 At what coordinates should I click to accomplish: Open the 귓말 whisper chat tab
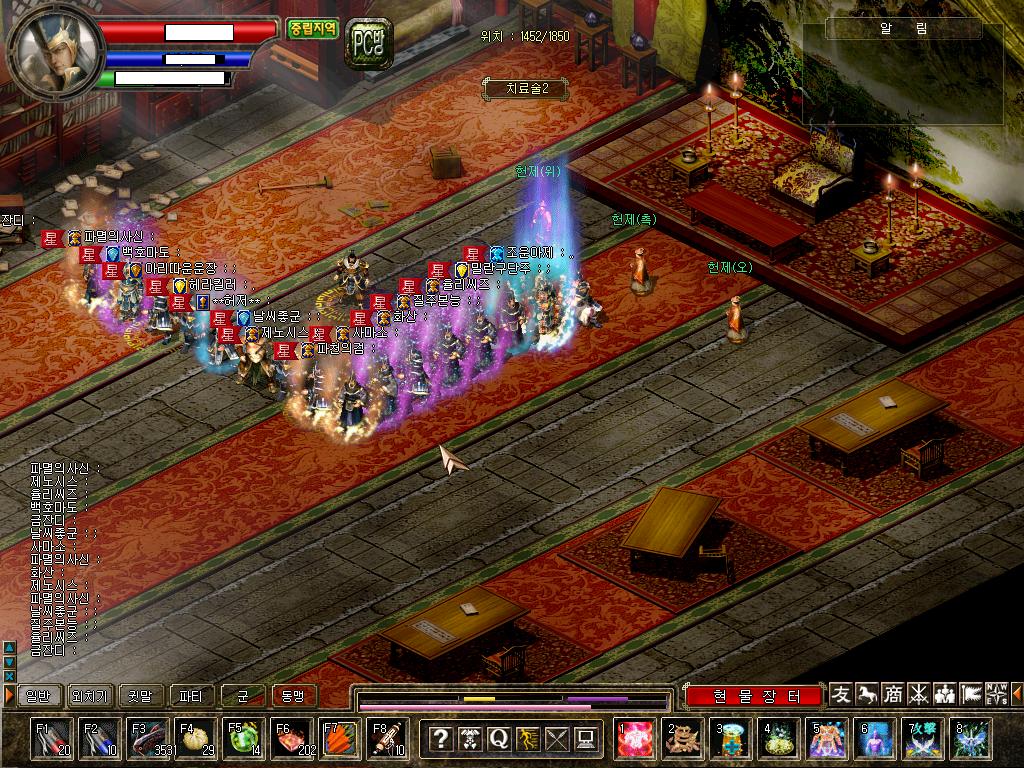click(140, 695)
